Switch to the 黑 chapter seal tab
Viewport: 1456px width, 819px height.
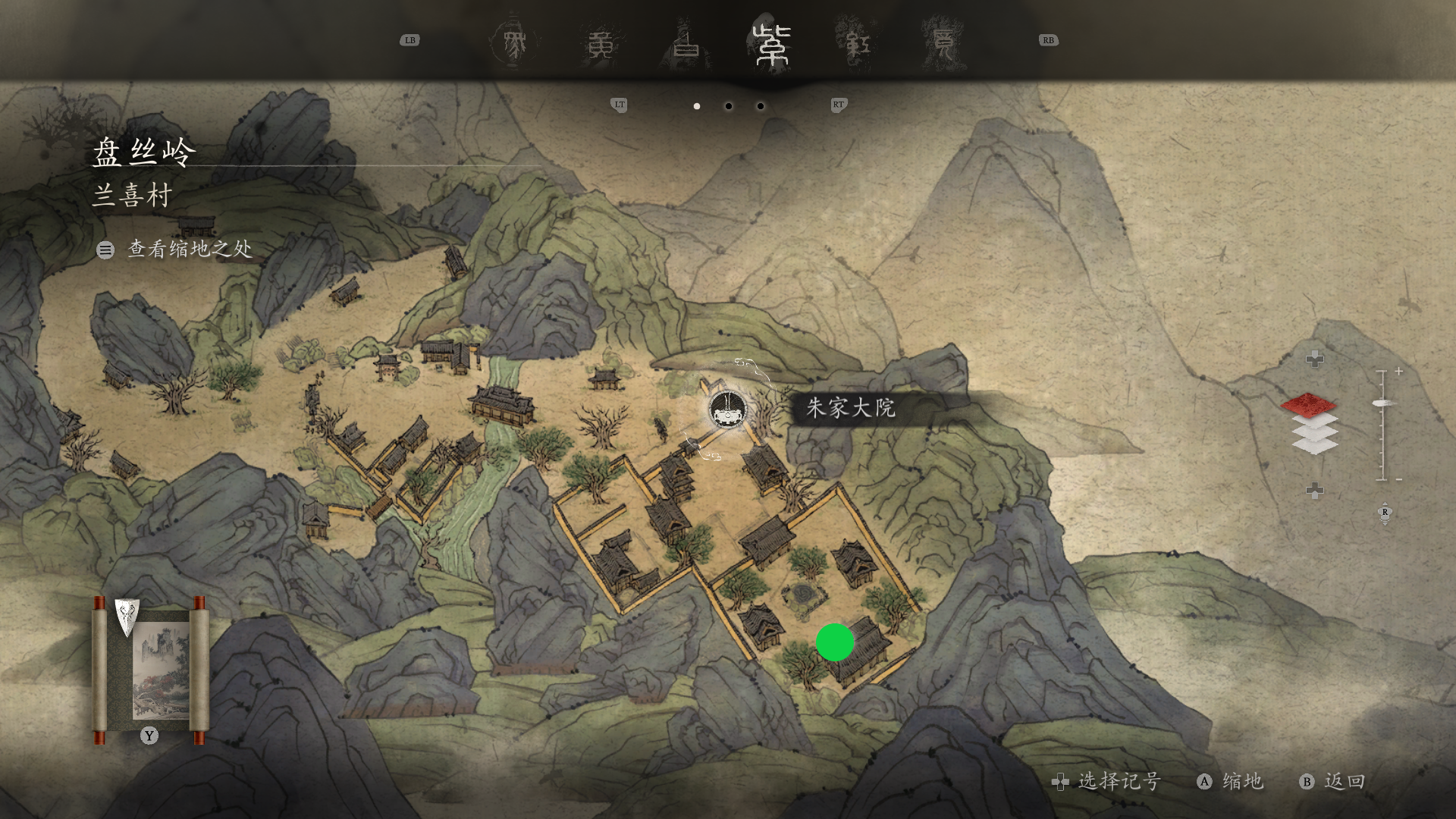pos(515,44)
